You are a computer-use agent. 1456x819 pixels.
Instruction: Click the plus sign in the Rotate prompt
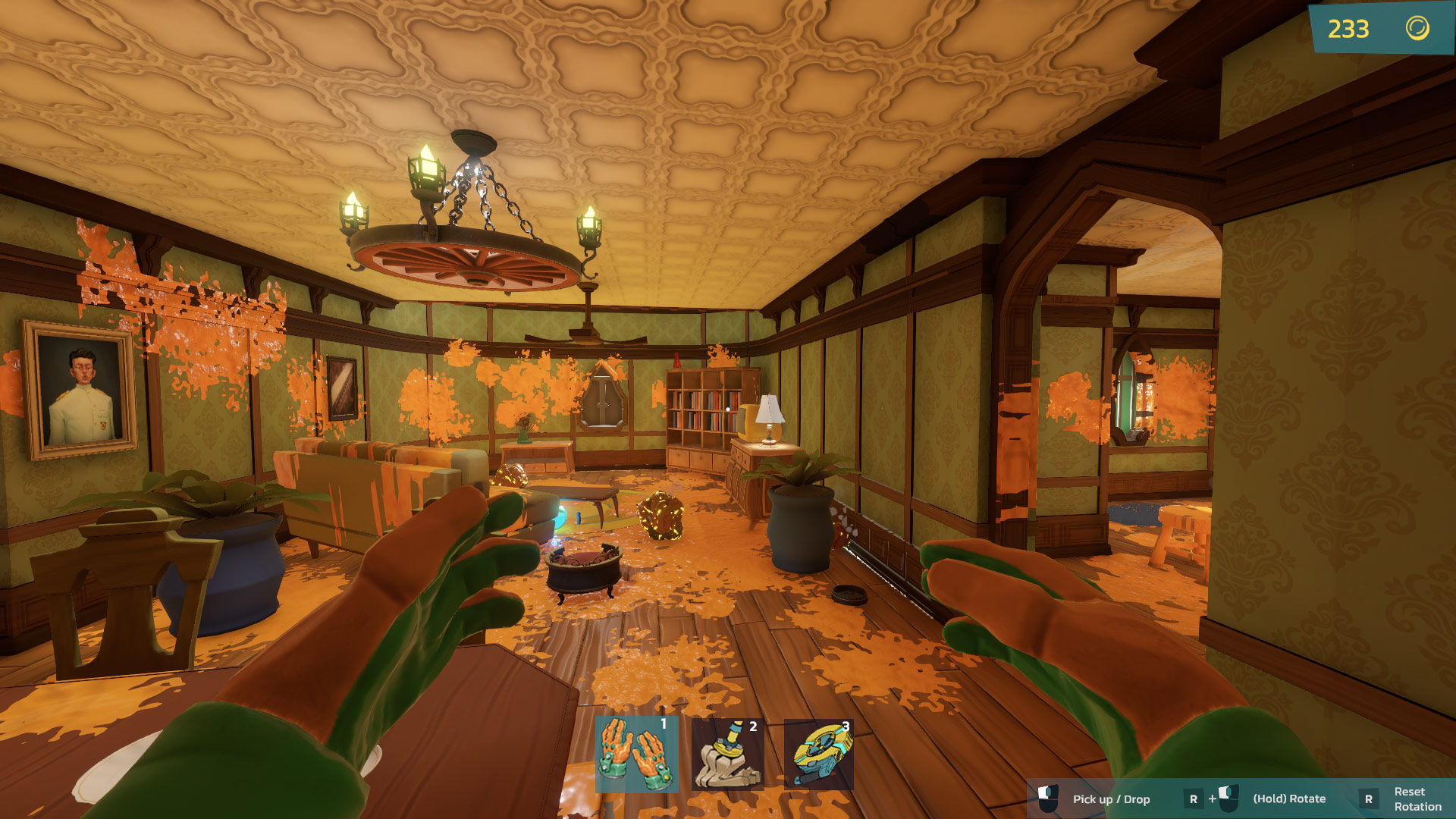tap(1213, 799)
